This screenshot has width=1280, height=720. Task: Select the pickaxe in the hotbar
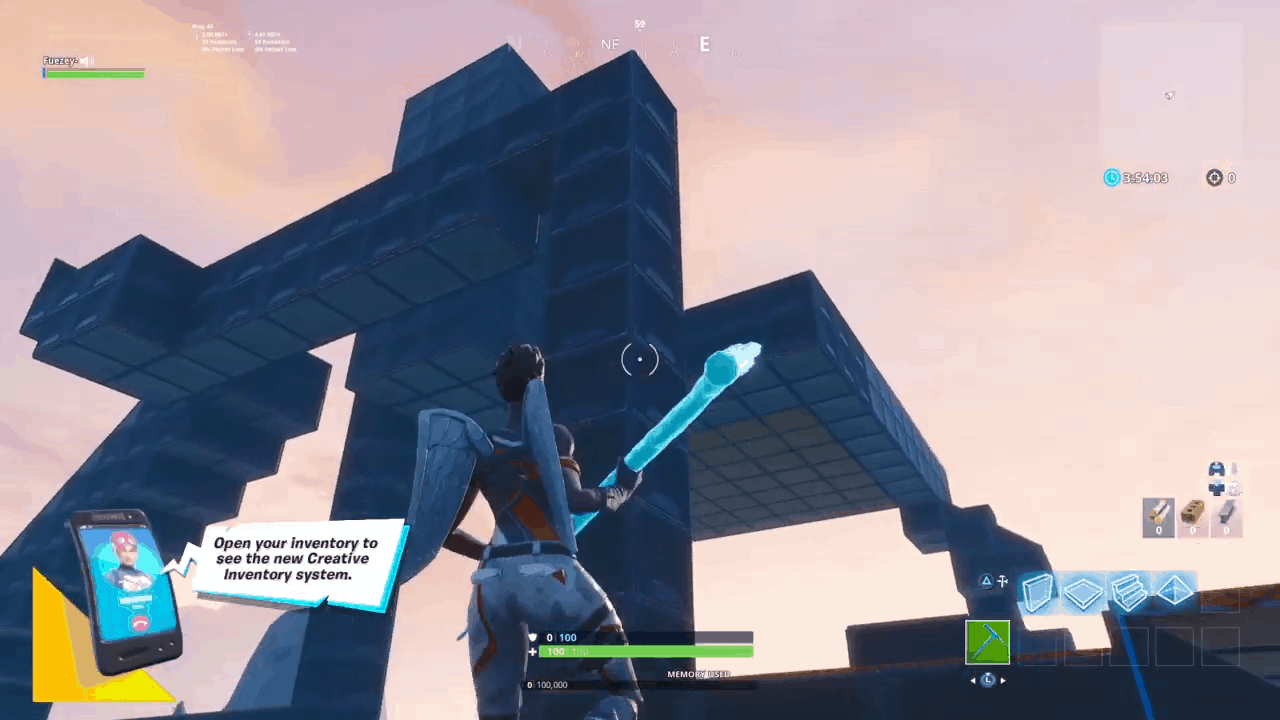tap(988, 642)
